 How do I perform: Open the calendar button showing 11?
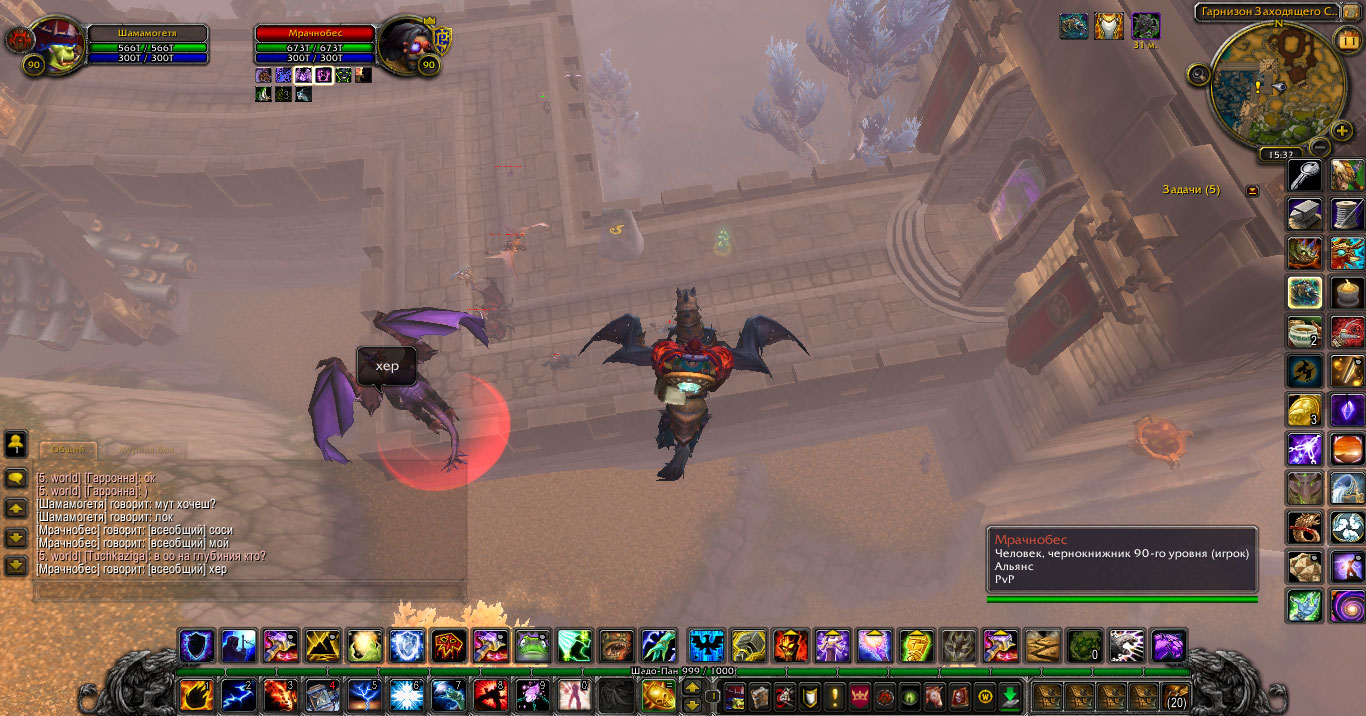1346,40
